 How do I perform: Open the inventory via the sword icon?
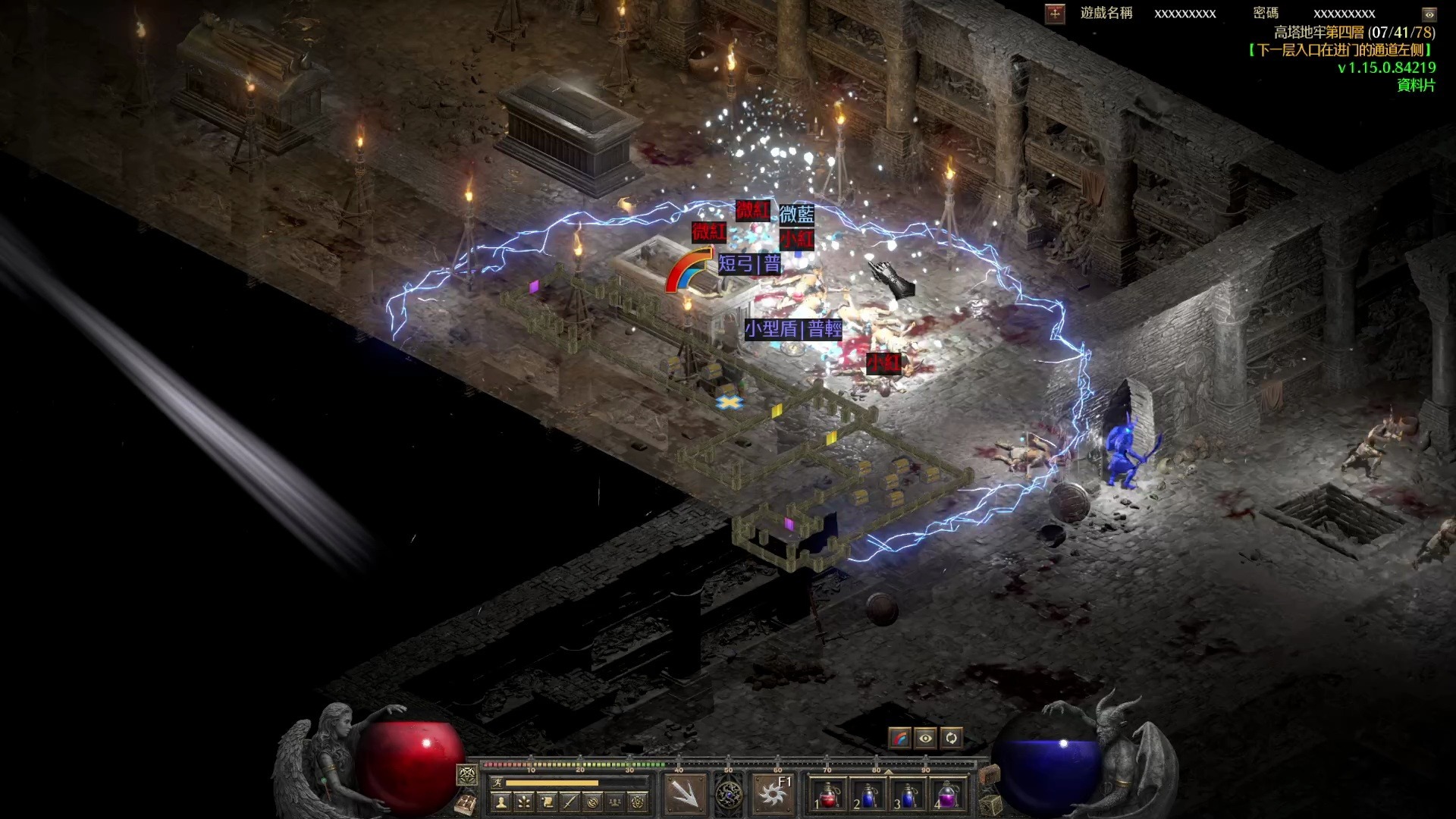[570, 801]
